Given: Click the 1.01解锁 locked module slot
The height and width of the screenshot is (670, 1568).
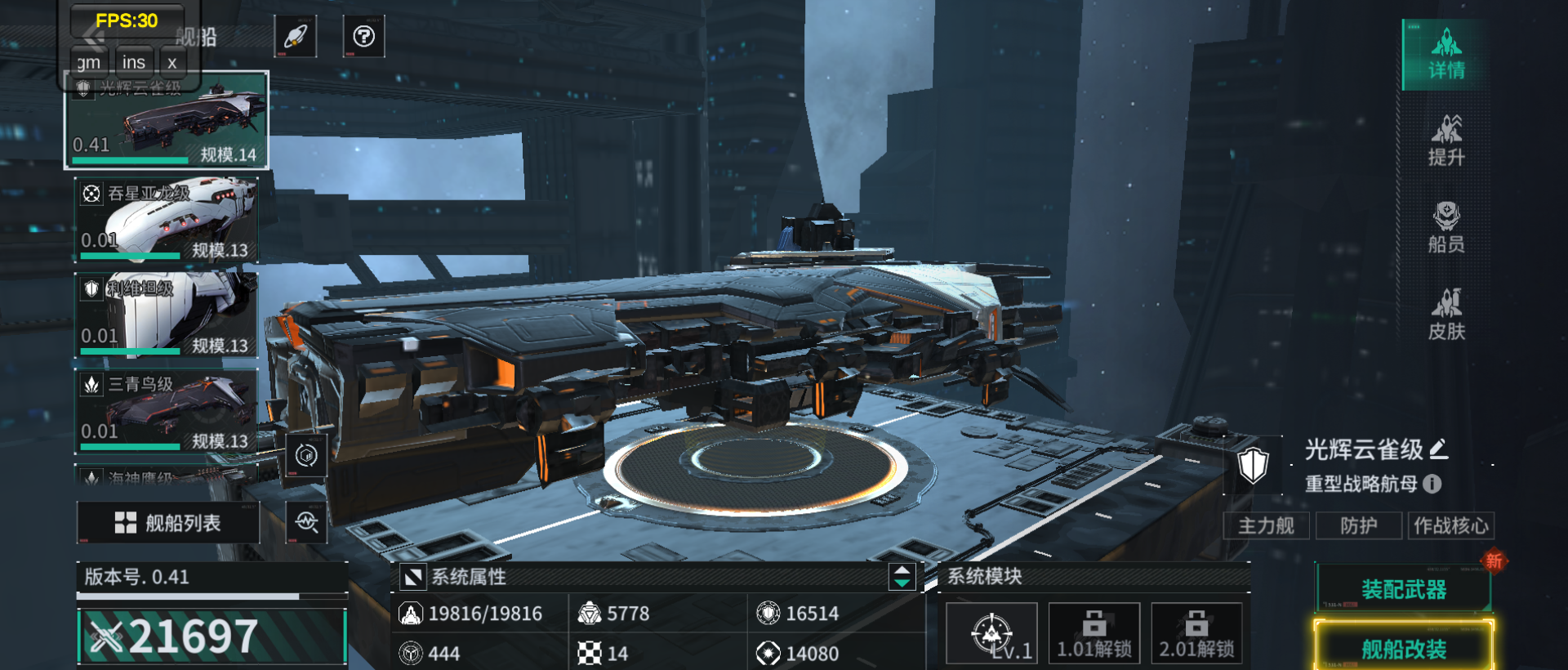Looking at the screenshot, I should [1094, 634].
